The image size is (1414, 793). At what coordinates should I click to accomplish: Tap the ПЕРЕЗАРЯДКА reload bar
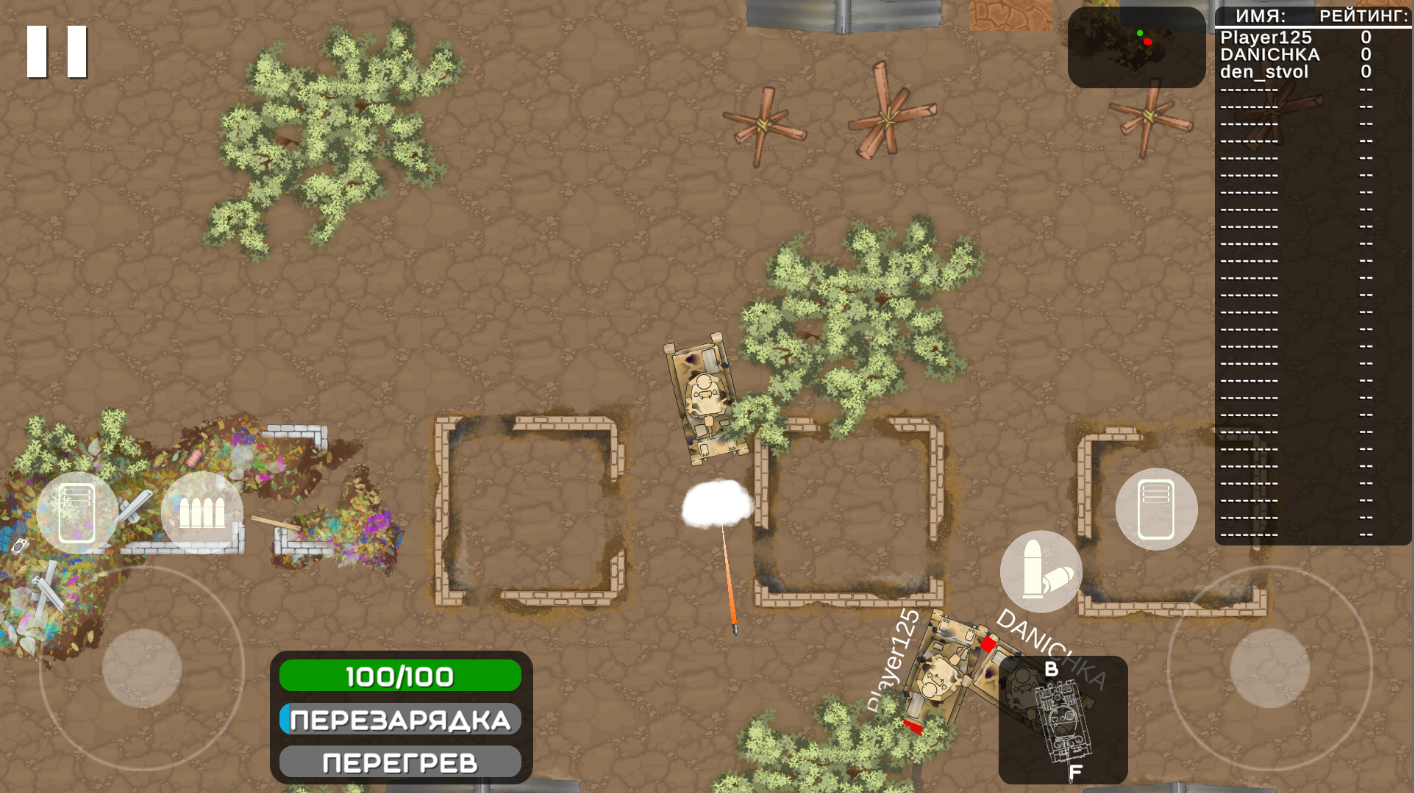click(x=400, y=719)
